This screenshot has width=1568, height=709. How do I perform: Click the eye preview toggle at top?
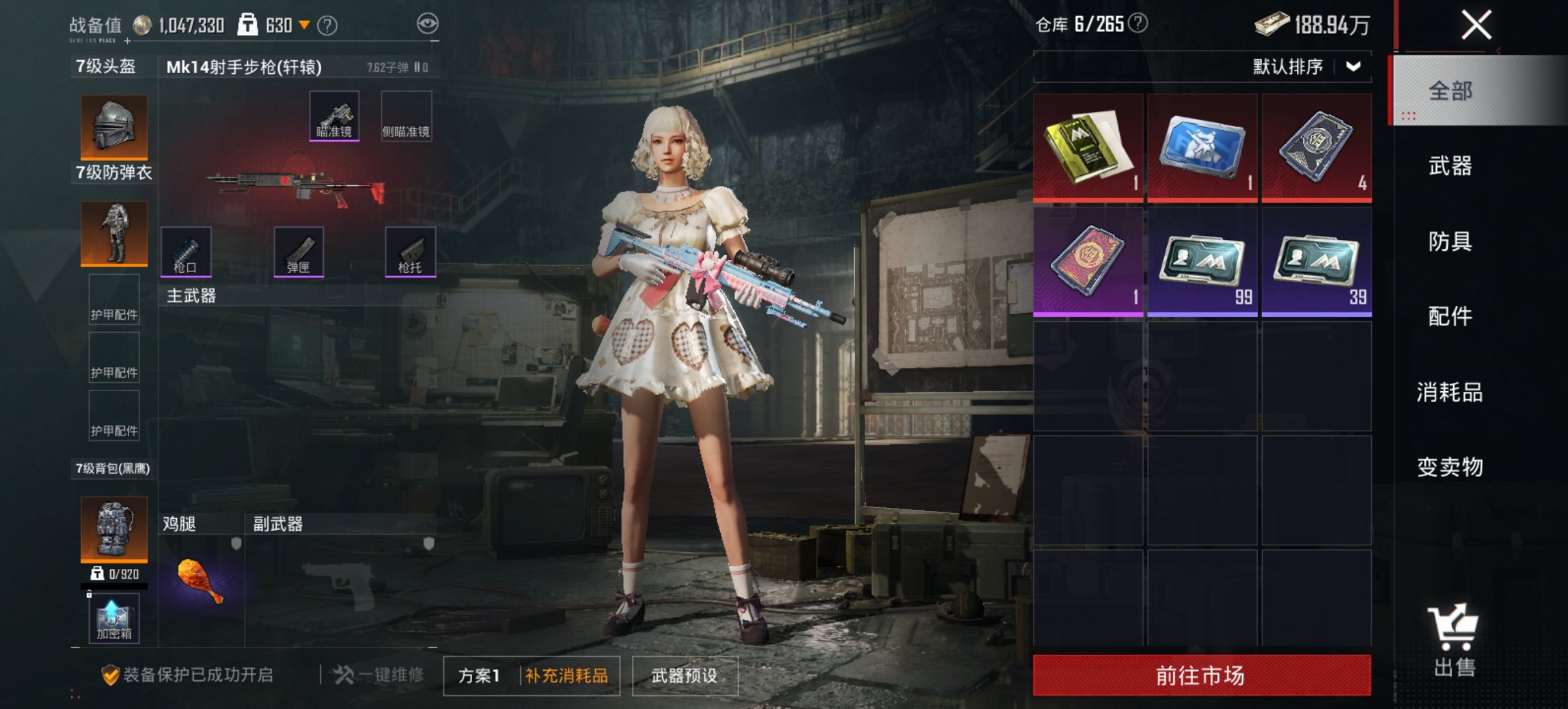[428, 23]
